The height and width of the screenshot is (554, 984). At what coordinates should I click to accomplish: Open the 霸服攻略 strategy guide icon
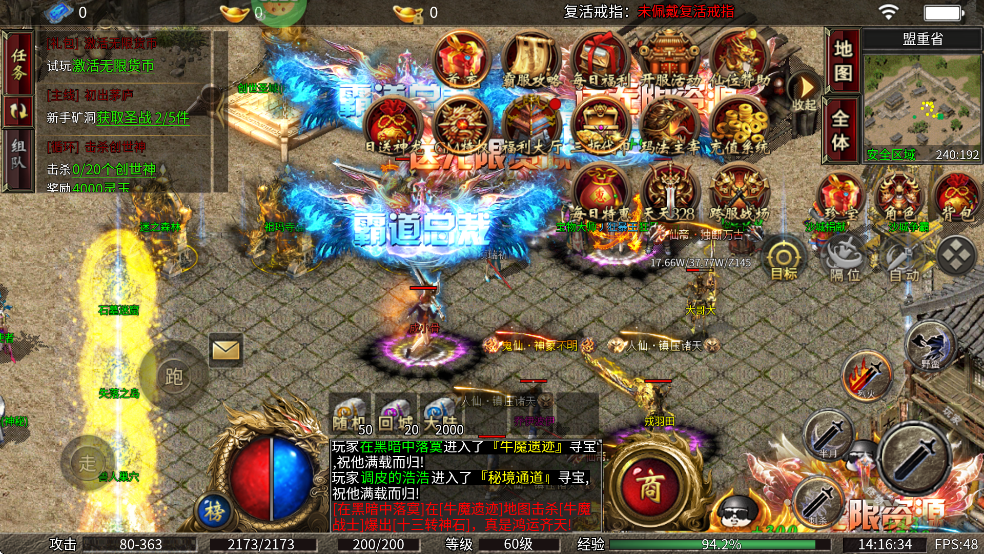click(530, 60)
